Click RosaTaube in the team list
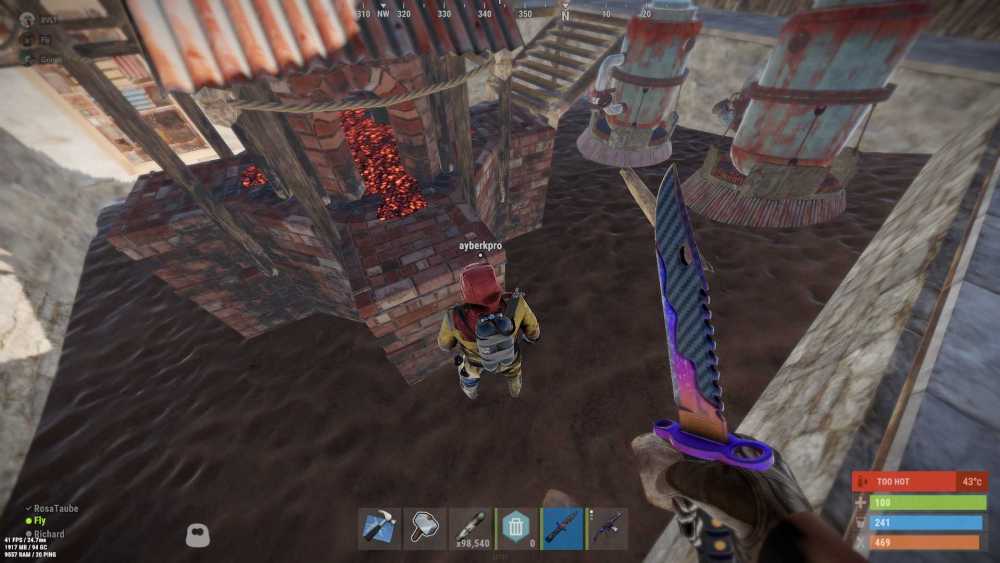This screenshot has width=1000, height=563. pyautogui.click(x=55, y=509)
